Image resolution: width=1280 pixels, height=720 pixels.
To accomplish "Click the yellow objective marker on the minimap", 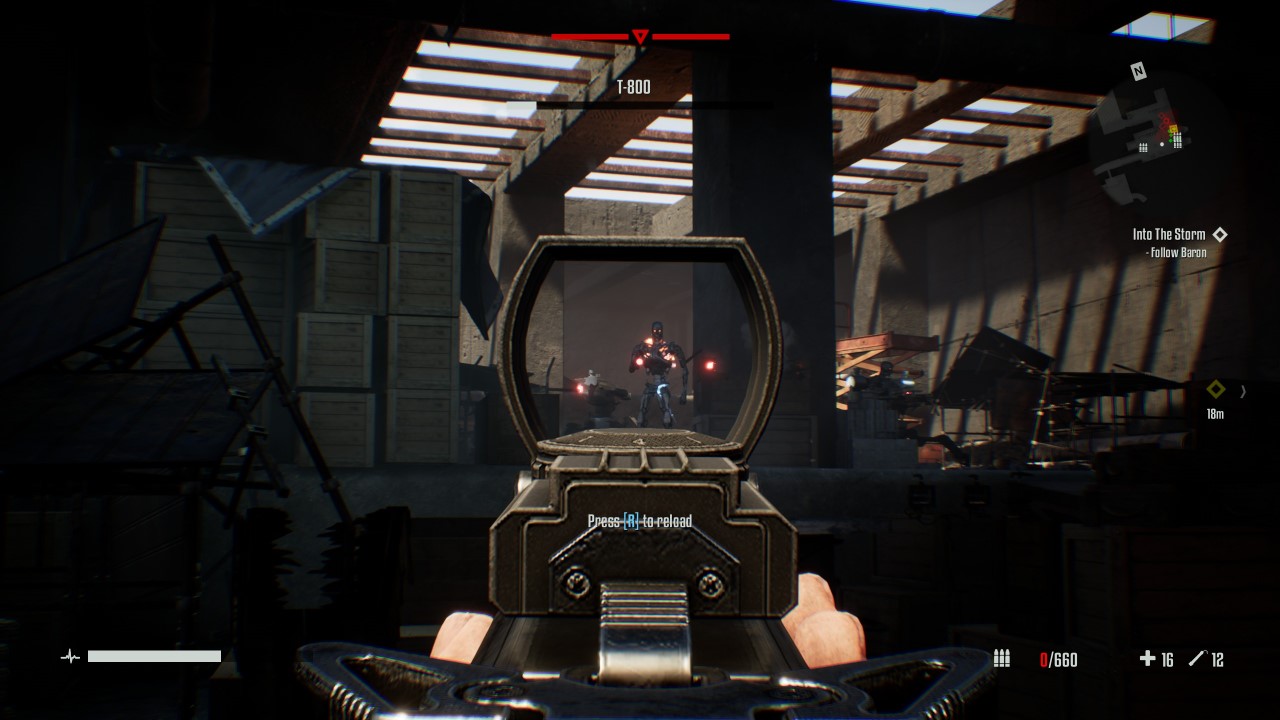I will [x=1173, y=129].
